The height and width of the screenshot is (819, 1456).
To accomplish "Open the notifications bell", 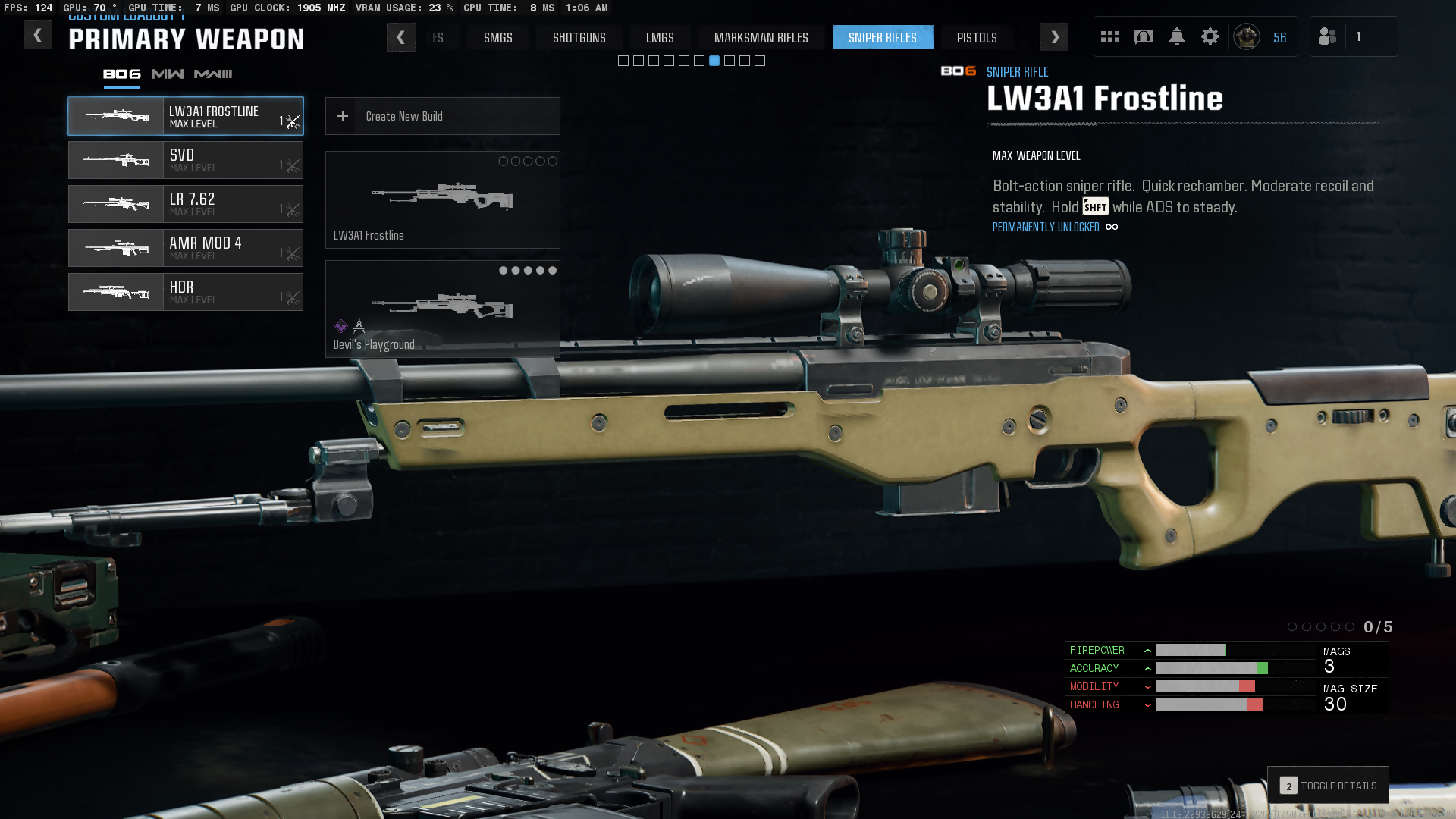I will coord(1176,36).
